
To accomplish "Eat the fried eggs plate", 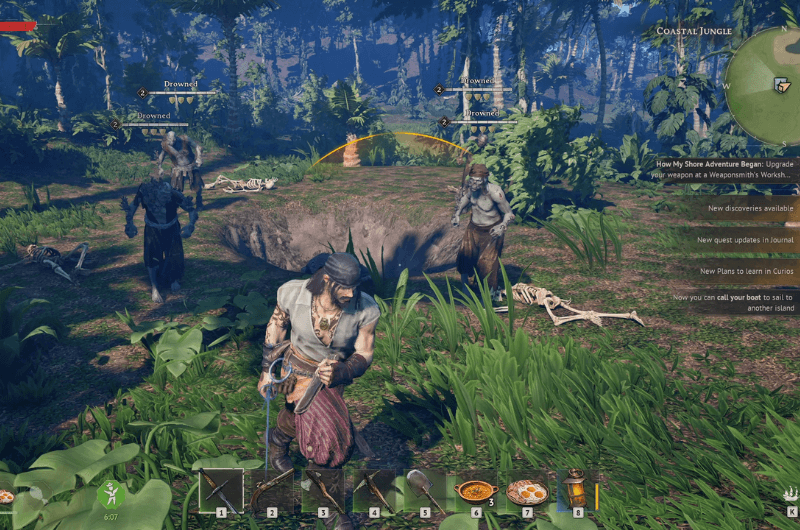I will [x=526, y=490].
